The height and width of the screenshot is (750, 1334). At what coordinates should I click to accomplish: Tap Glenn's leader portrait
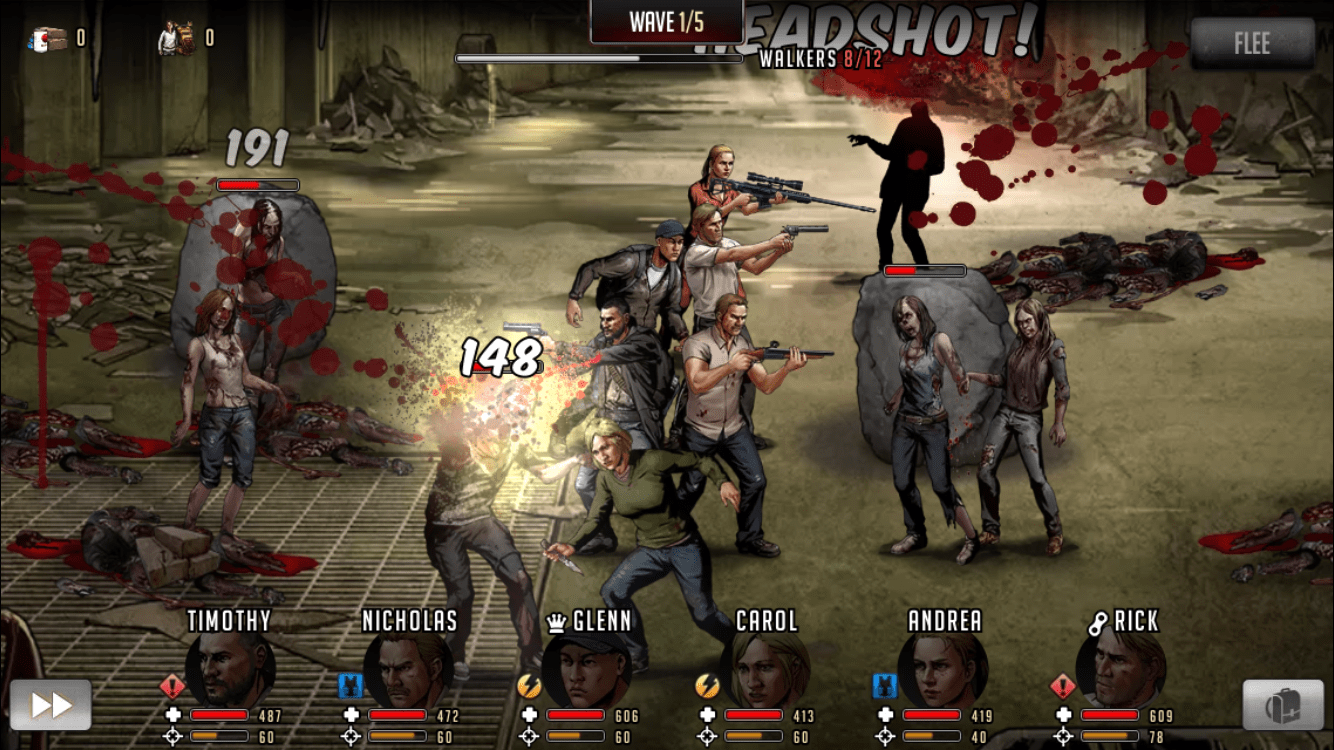pos(586,668)
